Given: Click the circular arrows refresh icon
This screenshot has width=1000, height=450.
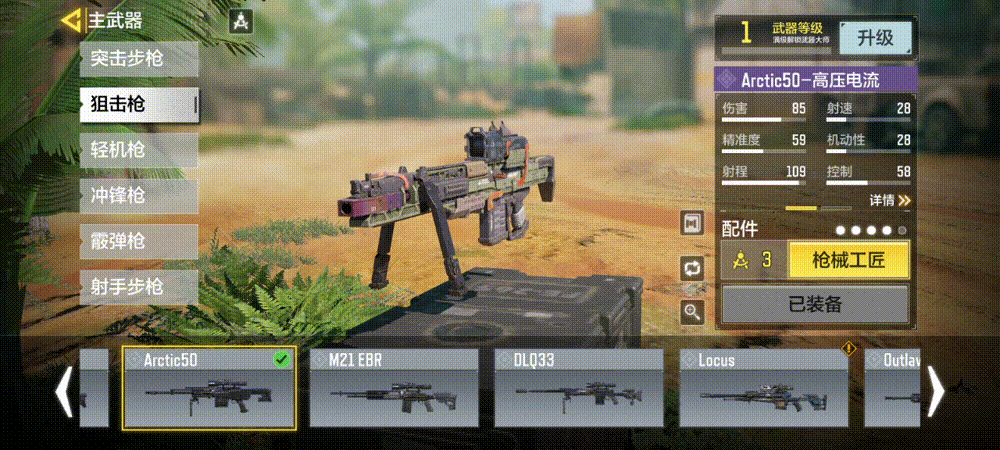Looking at the screenshot, I should pos(692,267).
